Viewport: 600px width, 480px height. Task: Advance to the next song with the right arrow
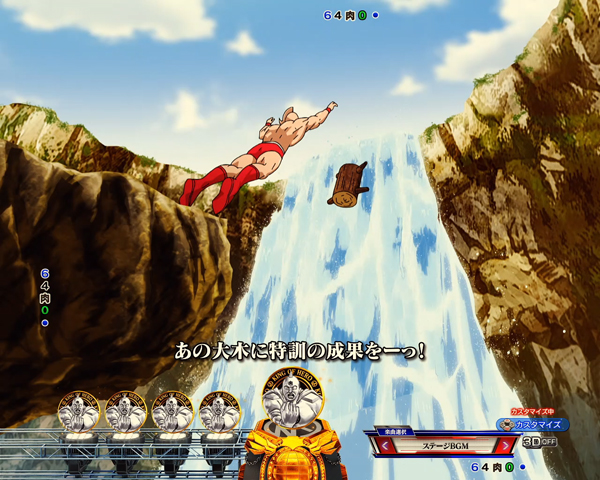[506, 444]
